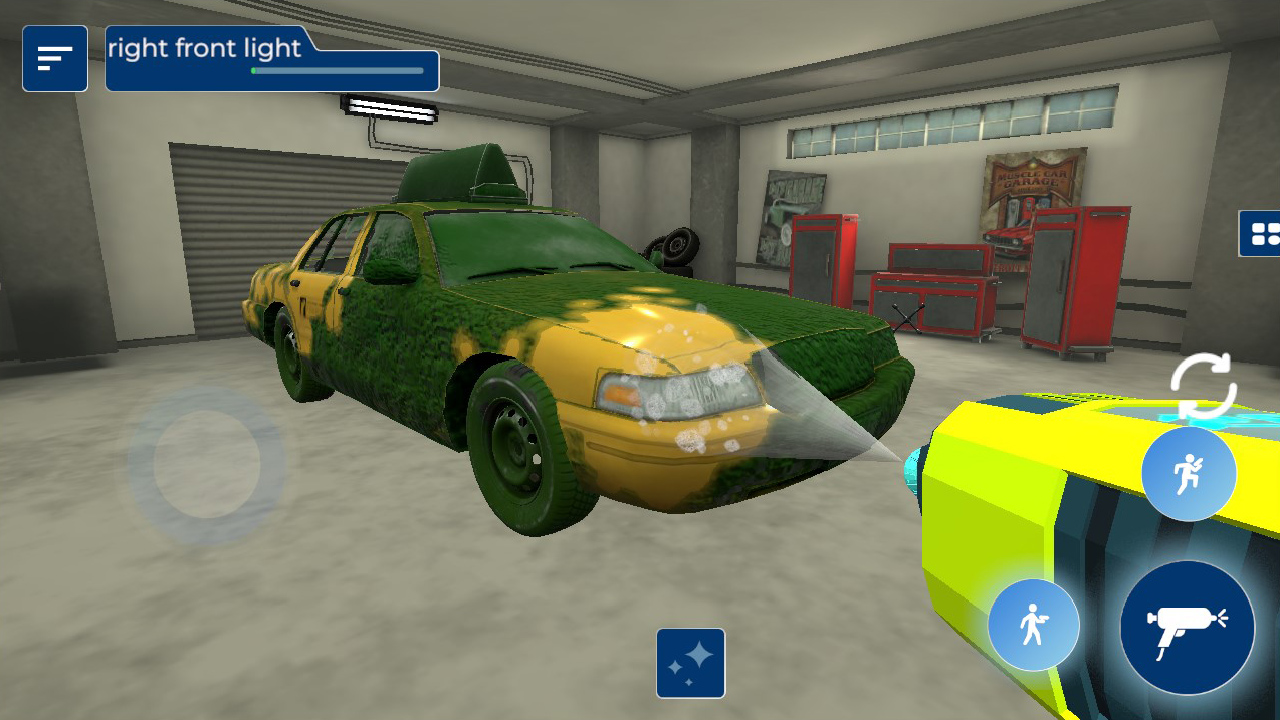Toggle sprint with the running figure button
The image size is (1280, 720).
point(1189,474)
